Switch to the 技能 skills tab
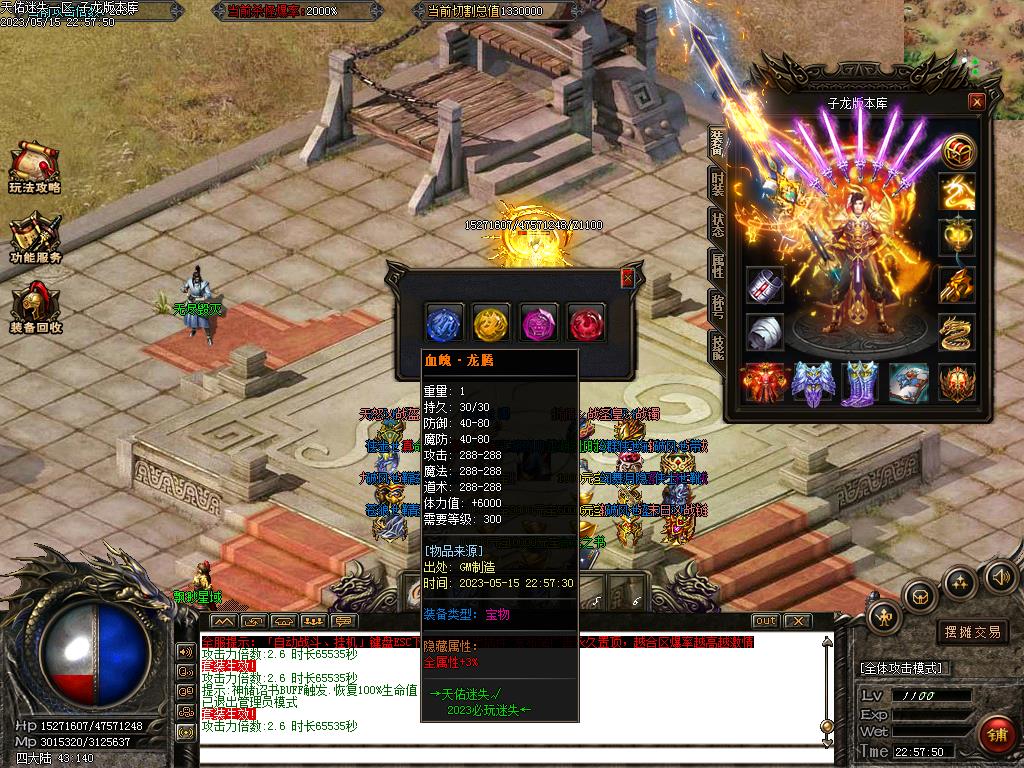The width and height of the screenshot is (1024, 768). click(717, 346)
